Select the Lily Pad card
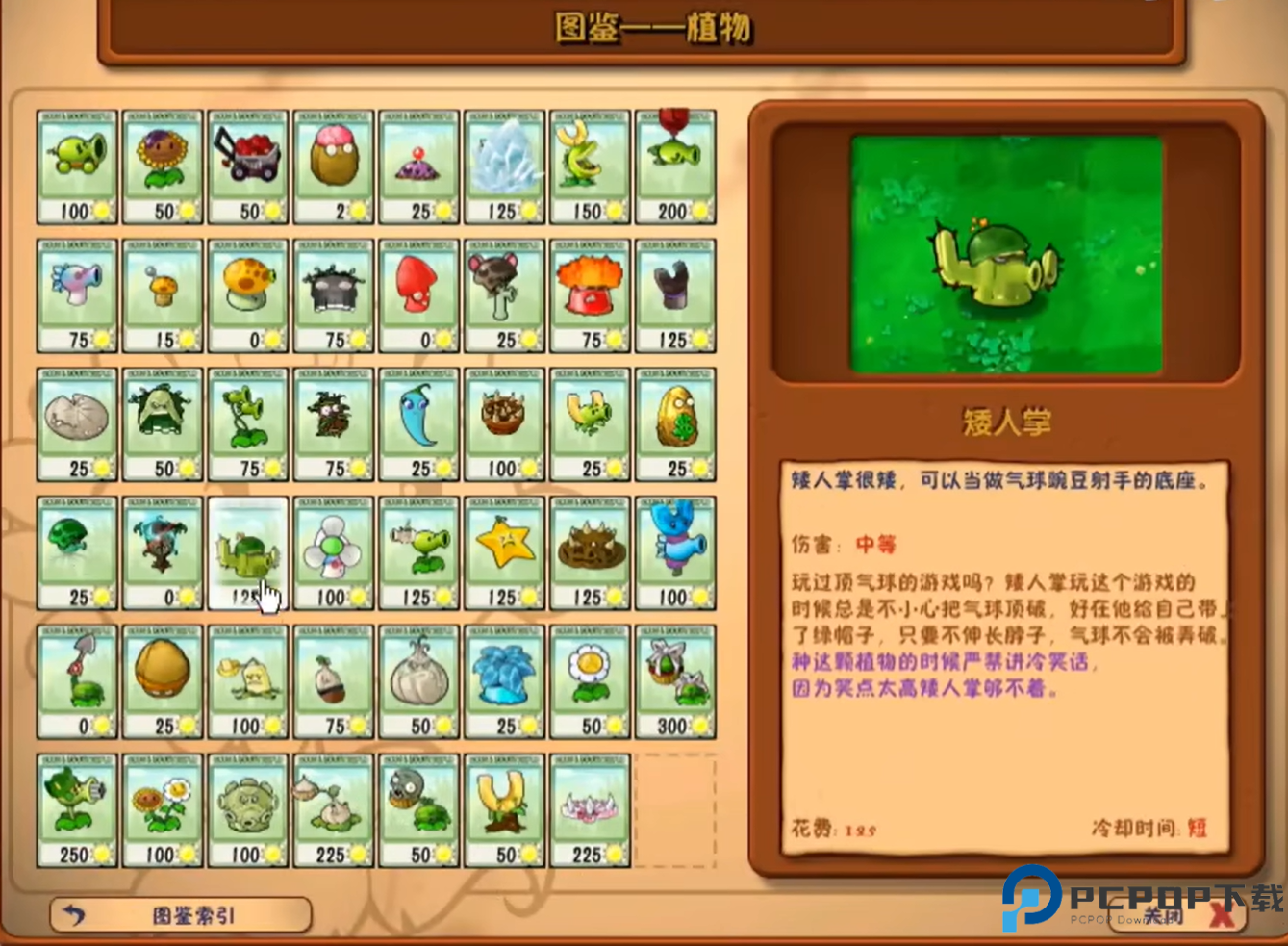Screen dimensions: 1288x946 [77, 423]
